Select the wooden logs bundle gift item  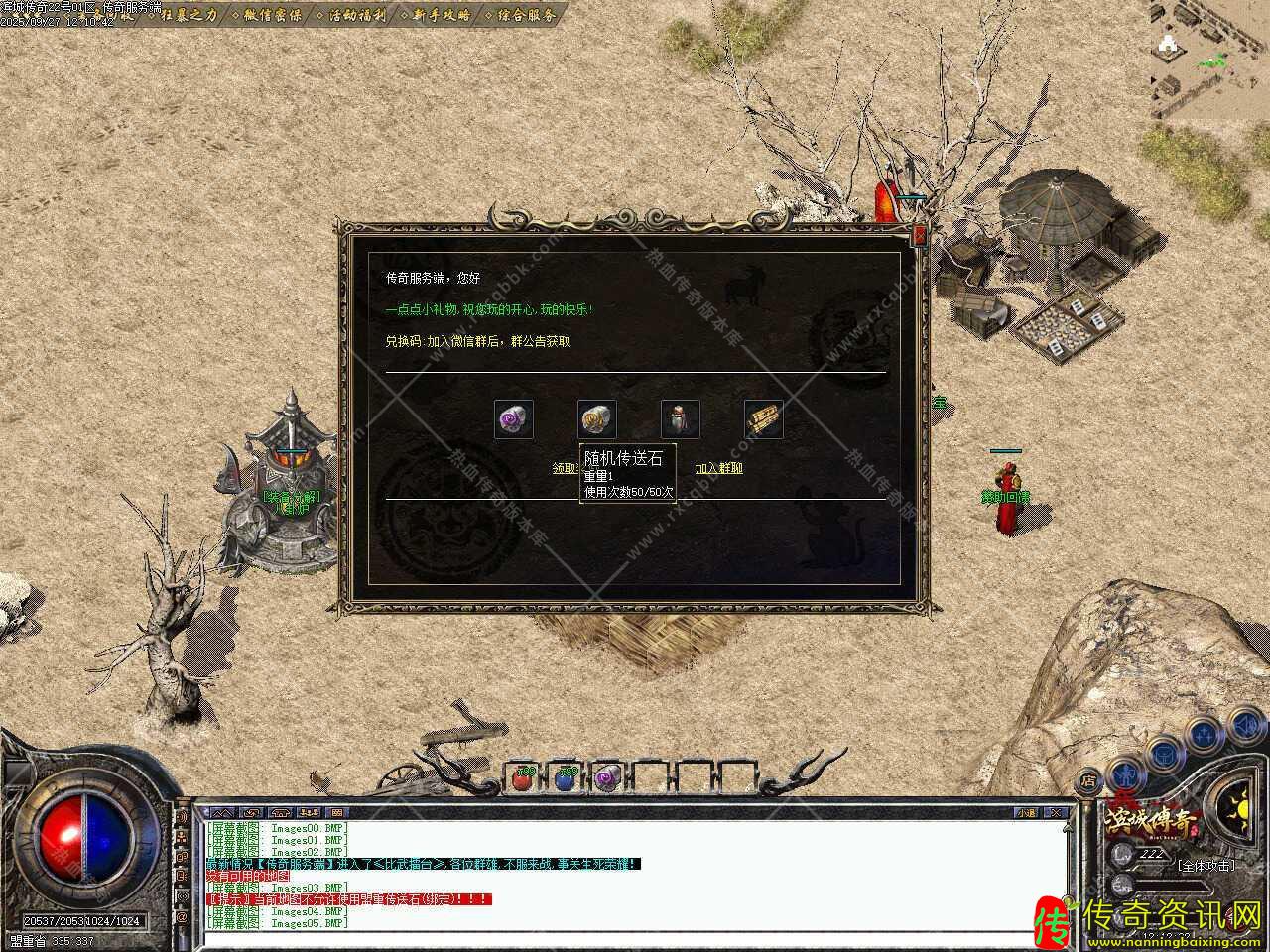(x=764, y=419)
